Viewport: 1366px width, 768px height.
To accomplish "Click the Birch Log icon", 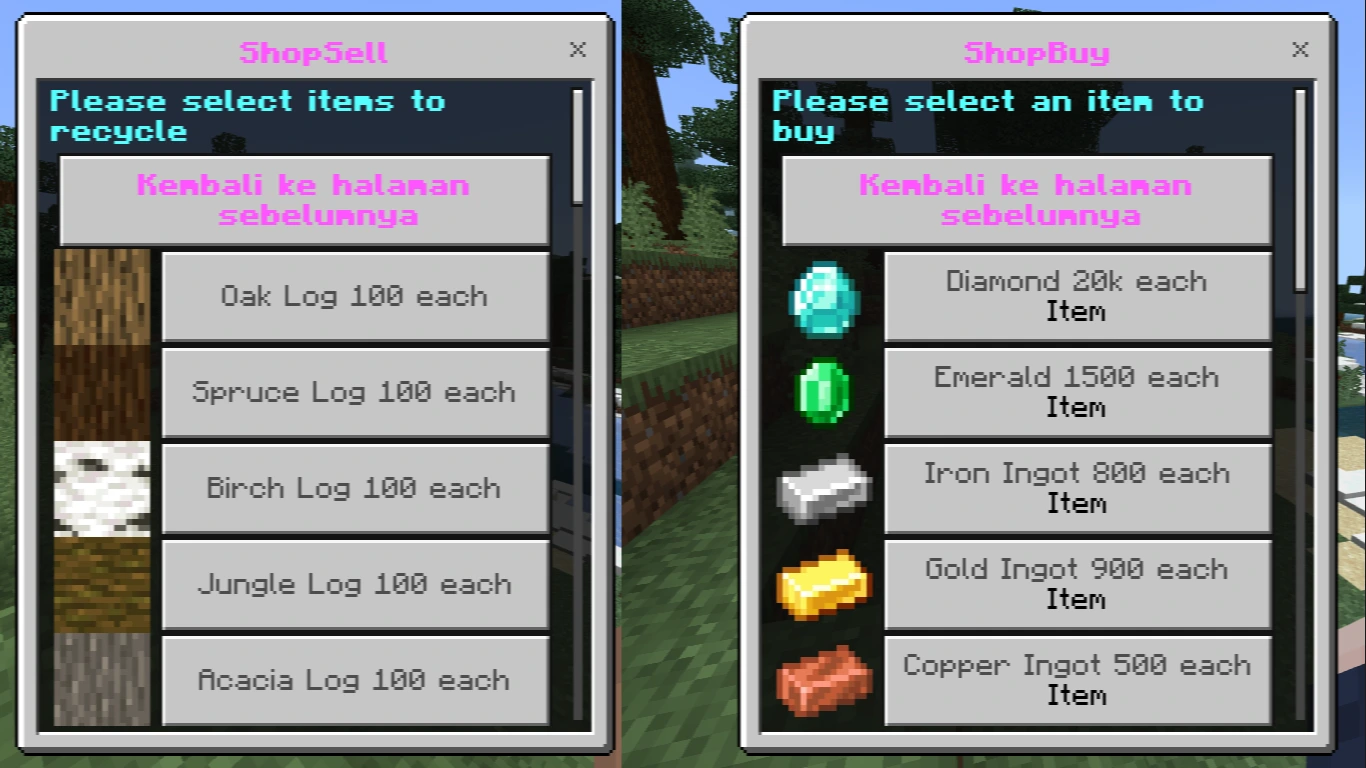I will pos(101,488).
